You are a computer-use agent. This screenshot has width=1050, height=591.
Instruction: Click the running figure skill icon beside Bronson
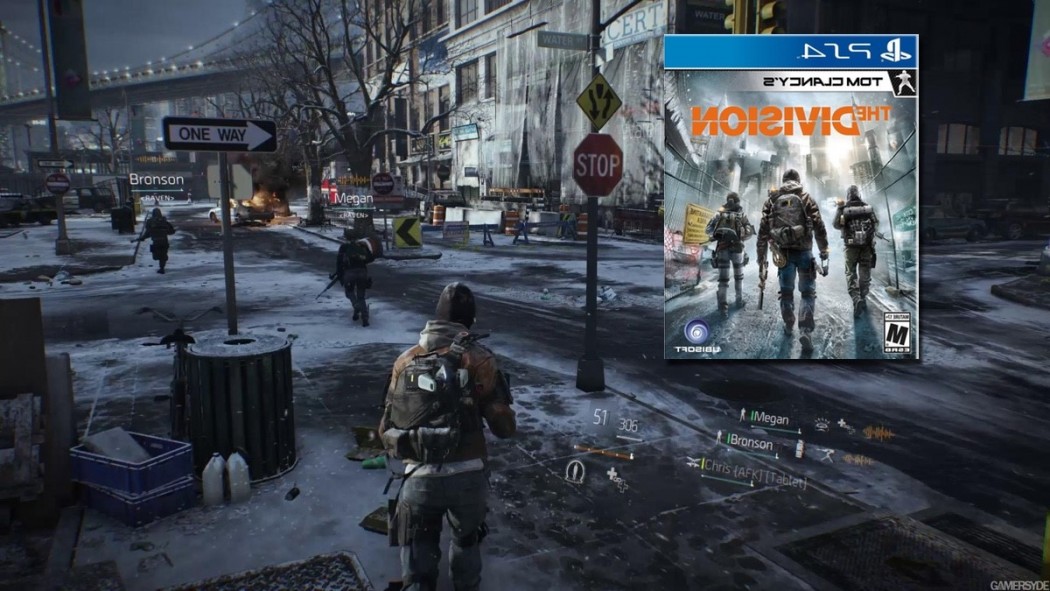tap(826, 454)
